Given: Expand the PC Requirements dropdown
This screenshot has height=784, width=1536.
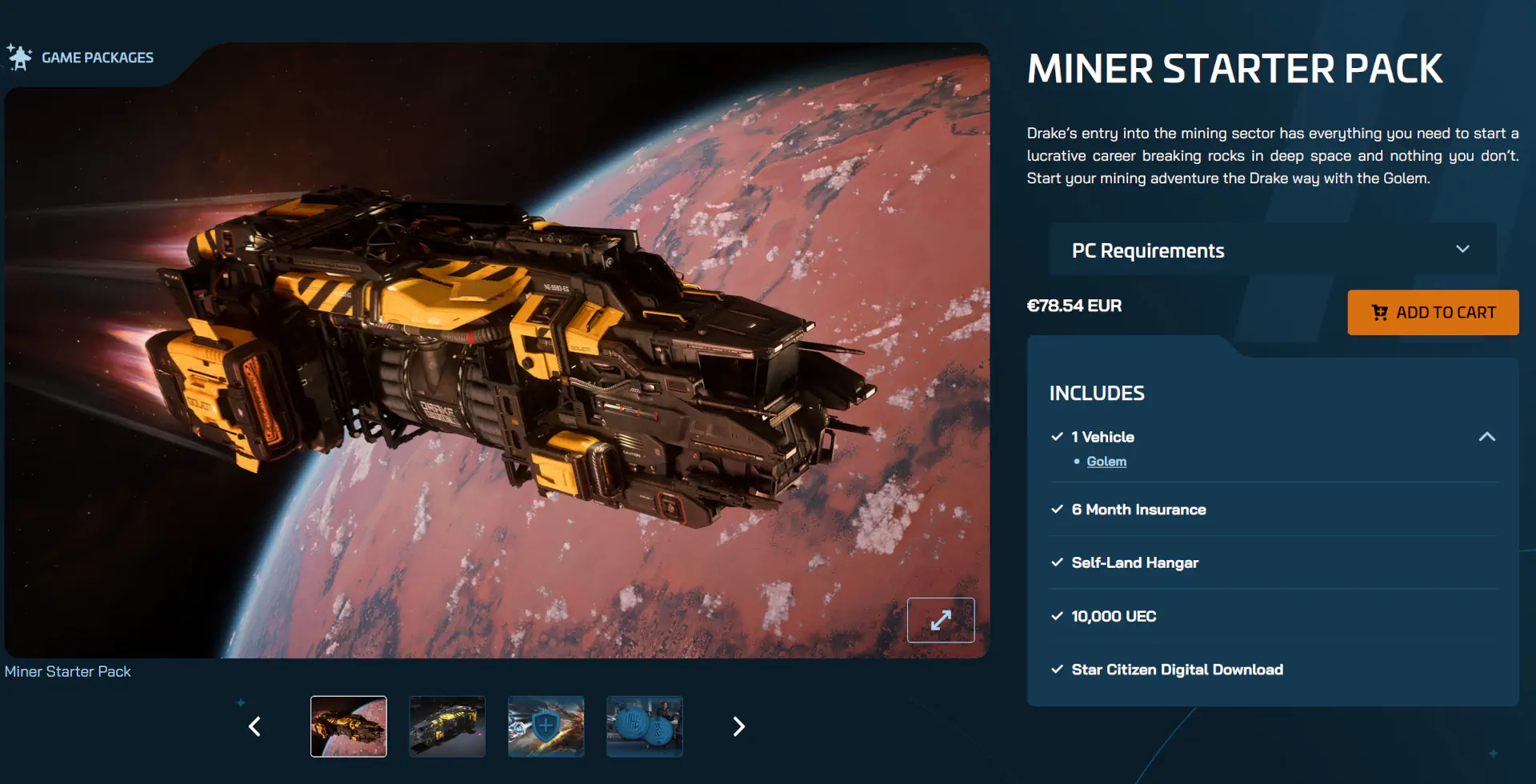Looking at the screenshot, I should coord(1272,250).
